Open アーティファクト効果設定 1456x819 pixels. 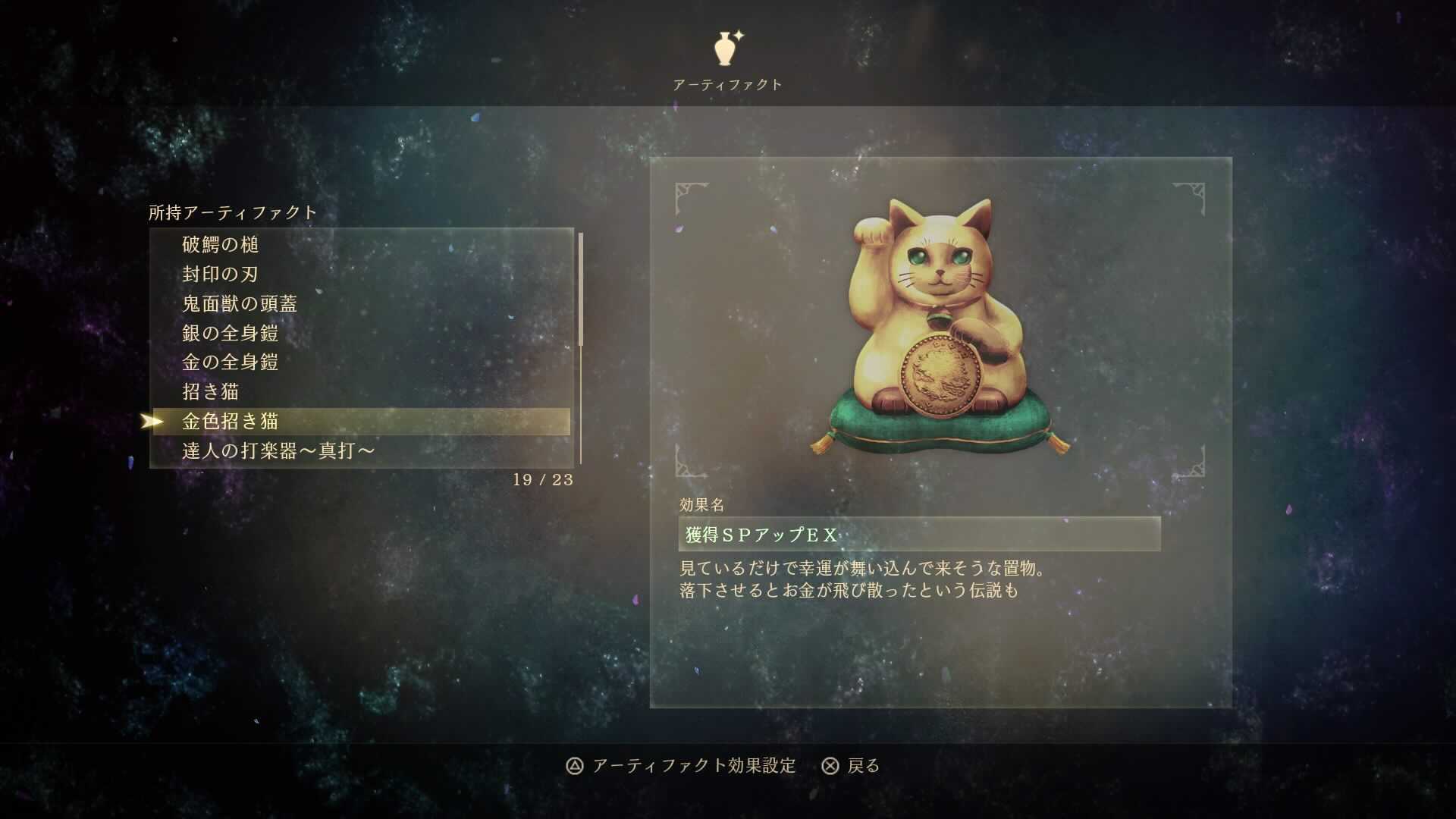pos(694,767)
